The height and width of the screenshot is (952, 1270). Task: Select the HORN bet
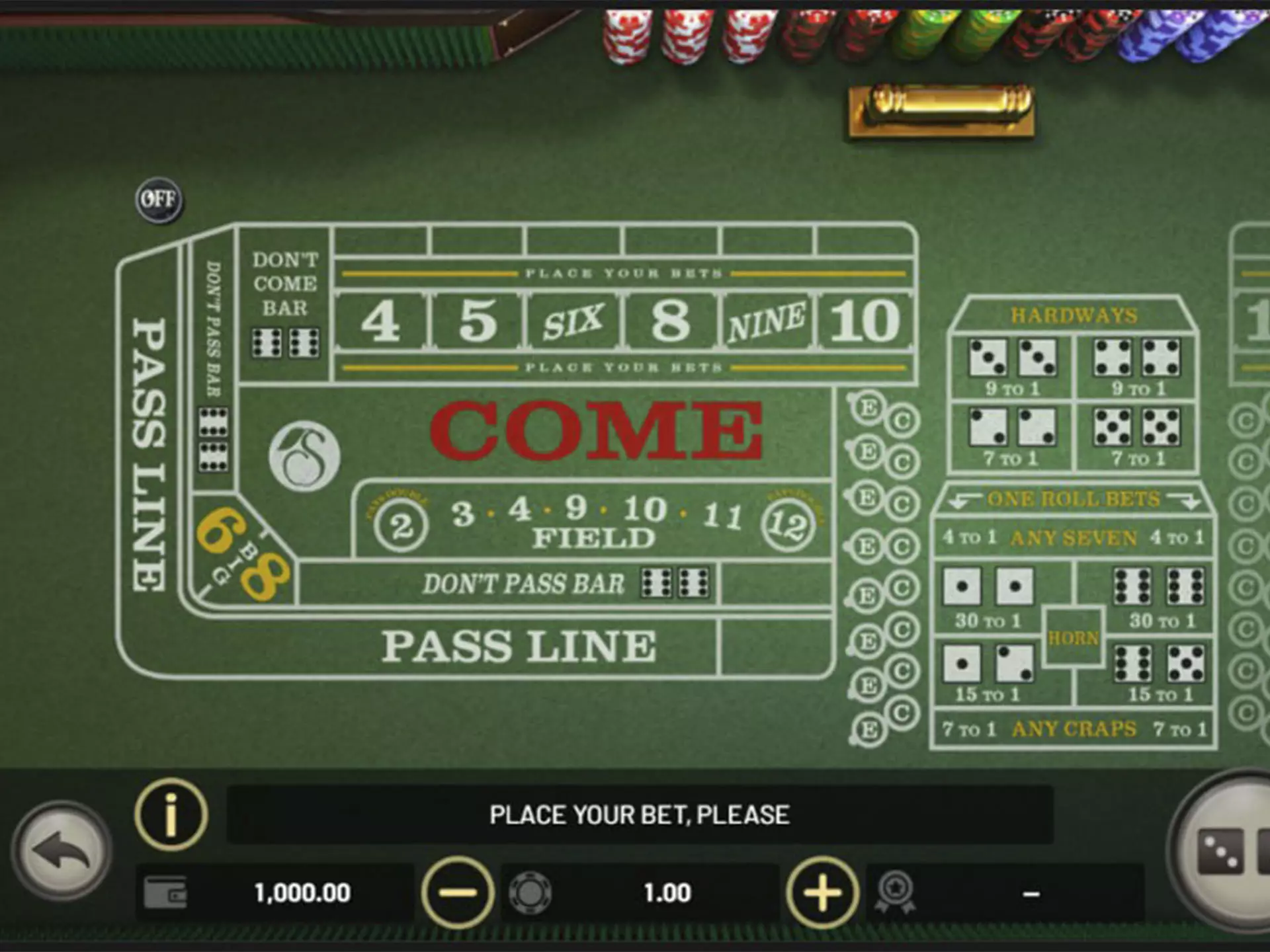coord(1073,638)
